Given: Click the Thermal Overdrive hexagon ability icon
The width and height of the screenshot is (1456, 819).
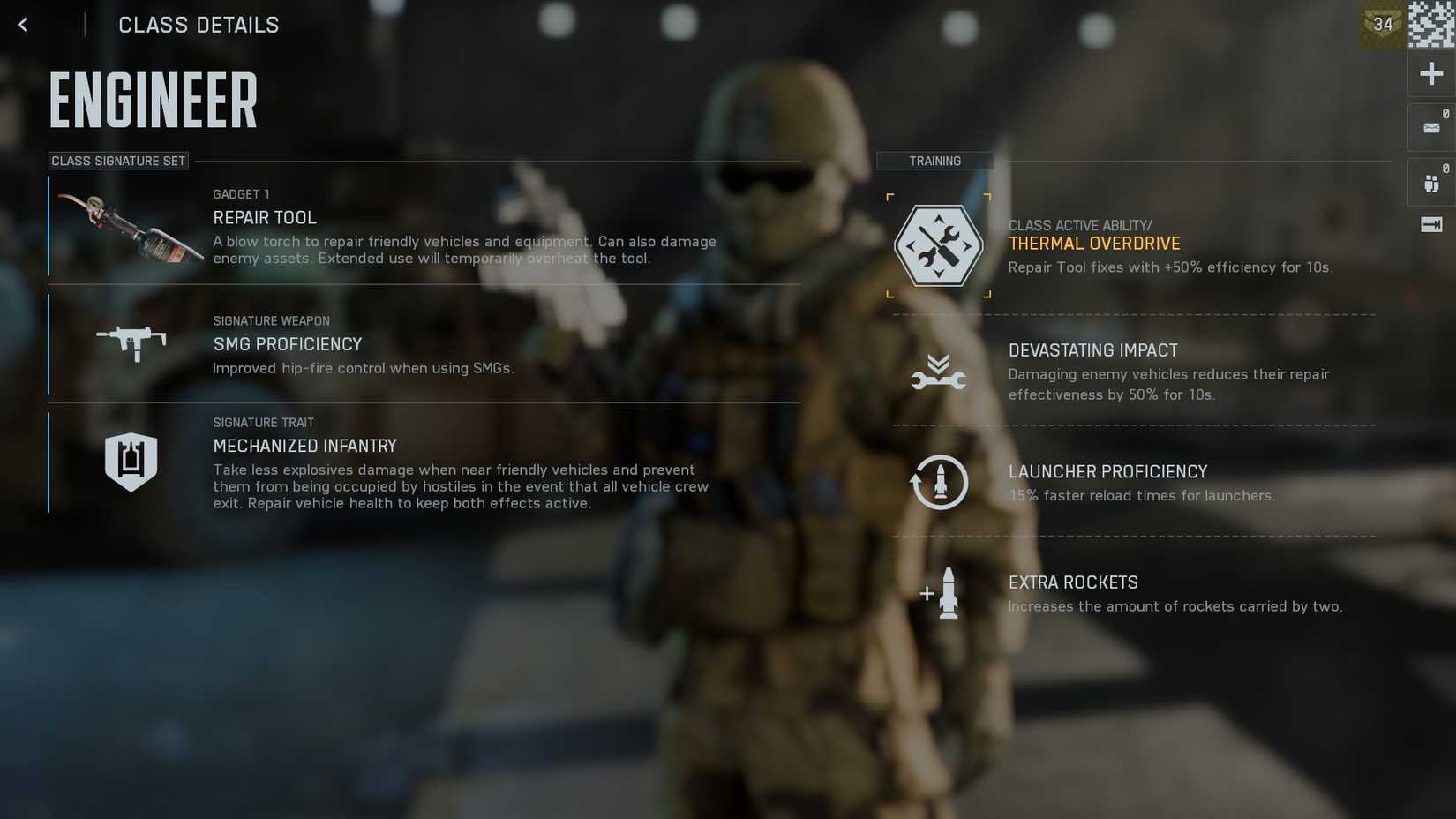Looking at the screenshot, I should 939,244.
